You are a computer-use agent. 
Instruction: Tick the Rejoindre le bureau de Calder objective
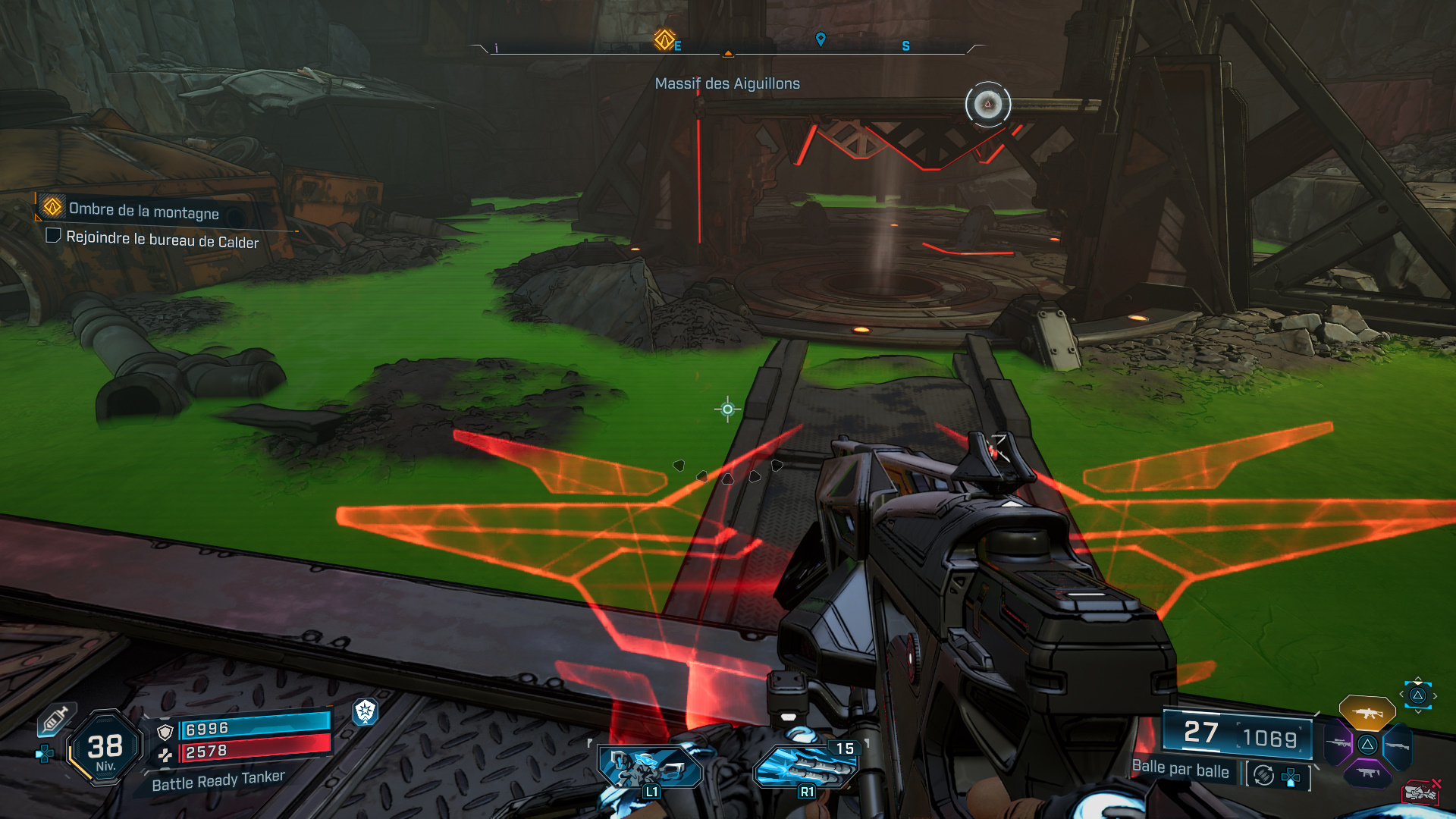[x=53, y=236]
